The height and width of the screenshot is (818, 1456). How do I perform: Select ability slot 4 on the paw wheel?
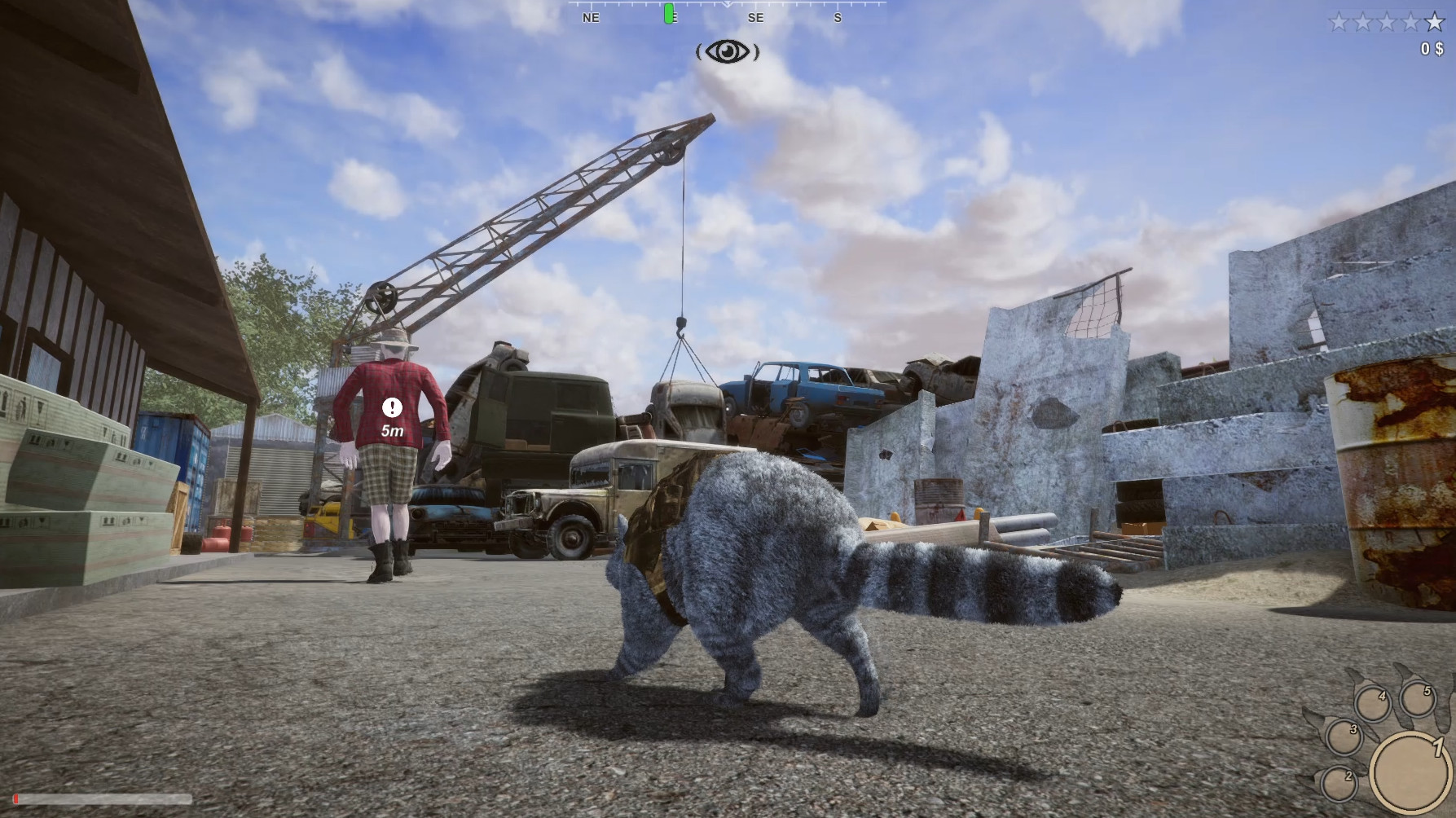(1374, 702)
